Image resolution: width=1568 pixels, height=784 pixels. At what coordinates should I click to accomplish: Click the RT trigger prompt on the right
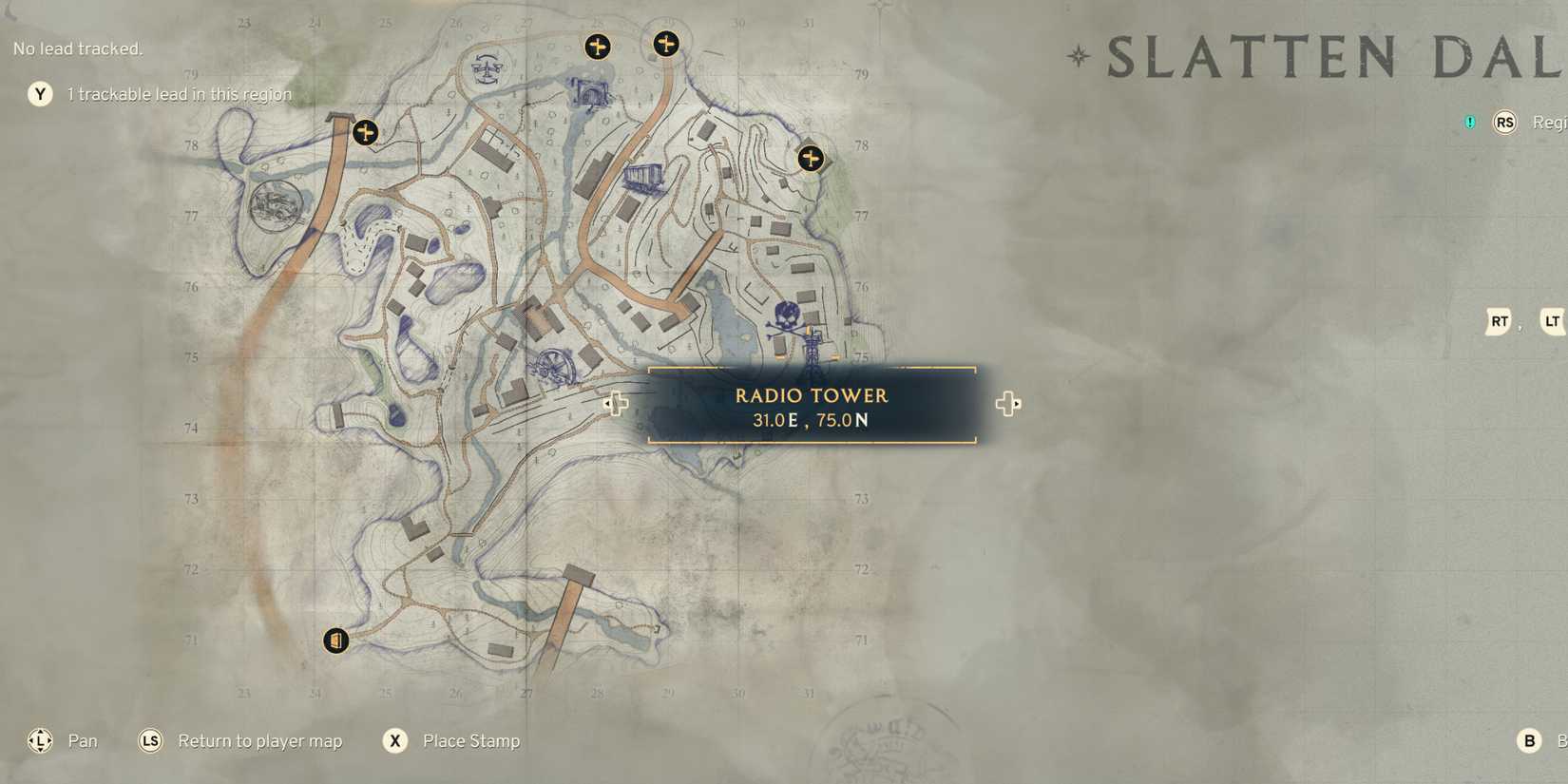(x=1499, y=322)
